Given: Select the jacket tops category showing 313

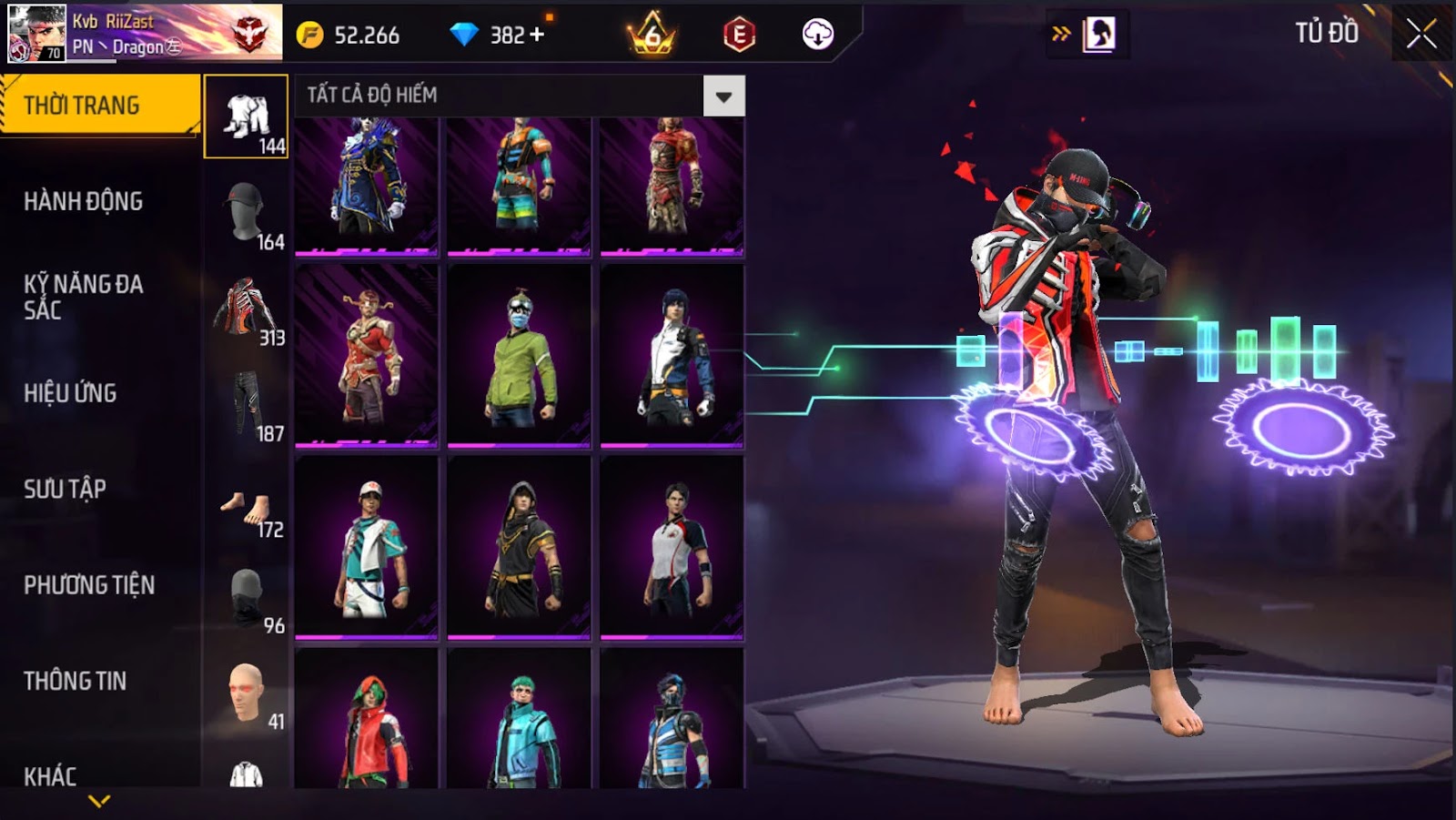Looking at the screenshot, I should [247, 309].
